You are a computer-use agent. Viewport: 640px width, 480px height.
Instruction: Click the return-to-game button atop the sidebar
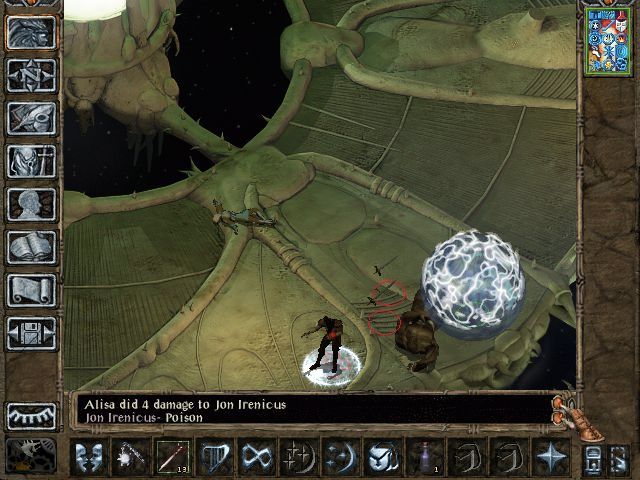coord(31,32)
